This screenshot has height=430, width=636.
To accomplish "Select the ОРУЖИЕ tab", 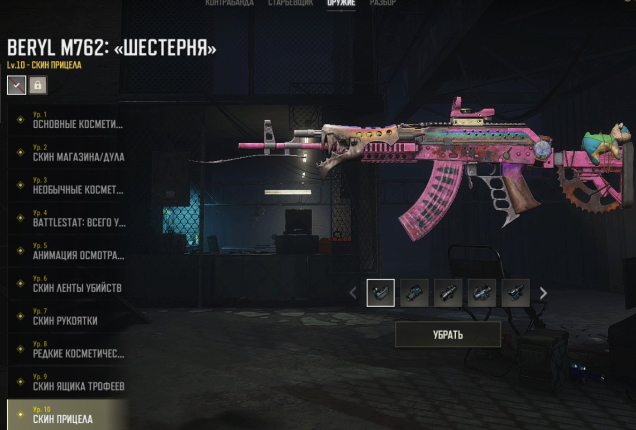I will point(341,4).
